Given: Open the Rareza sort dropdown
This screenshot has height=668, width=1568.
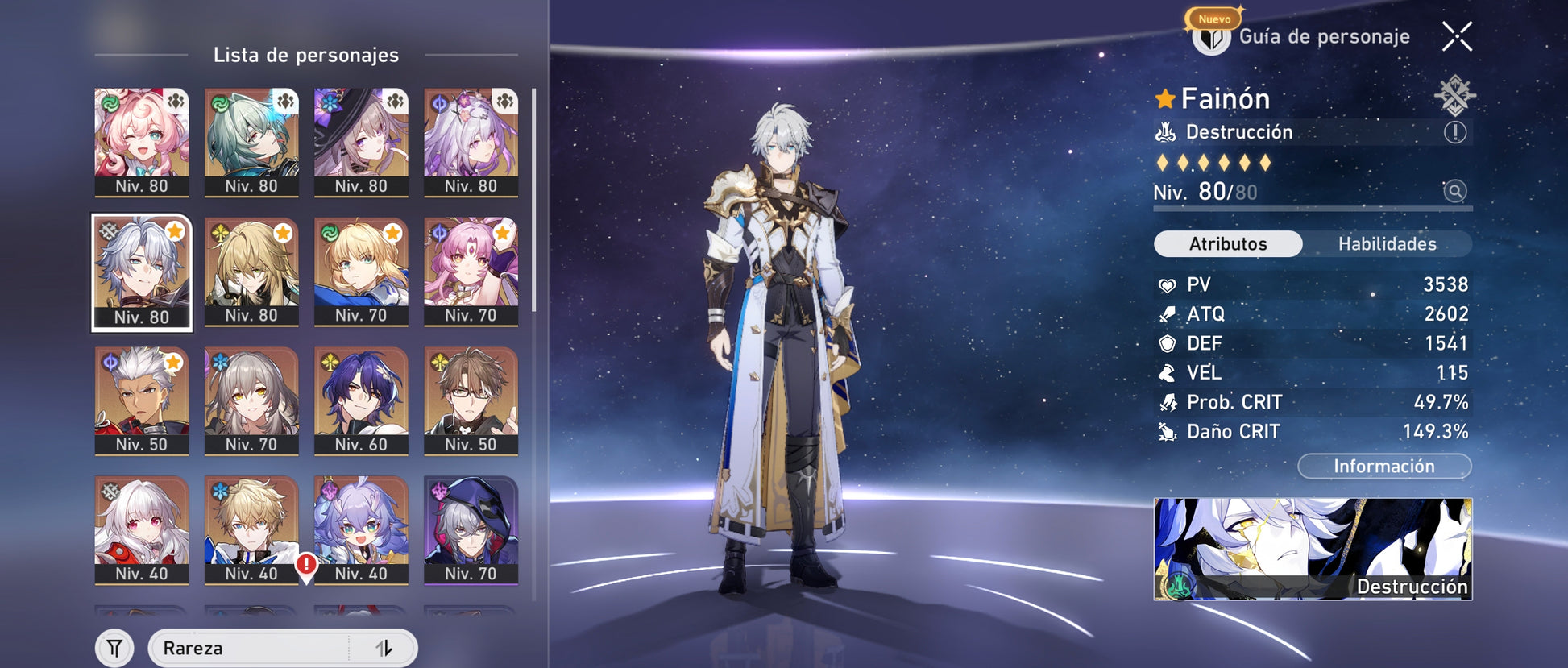Looking at the screenshot, I should (250, 648).
